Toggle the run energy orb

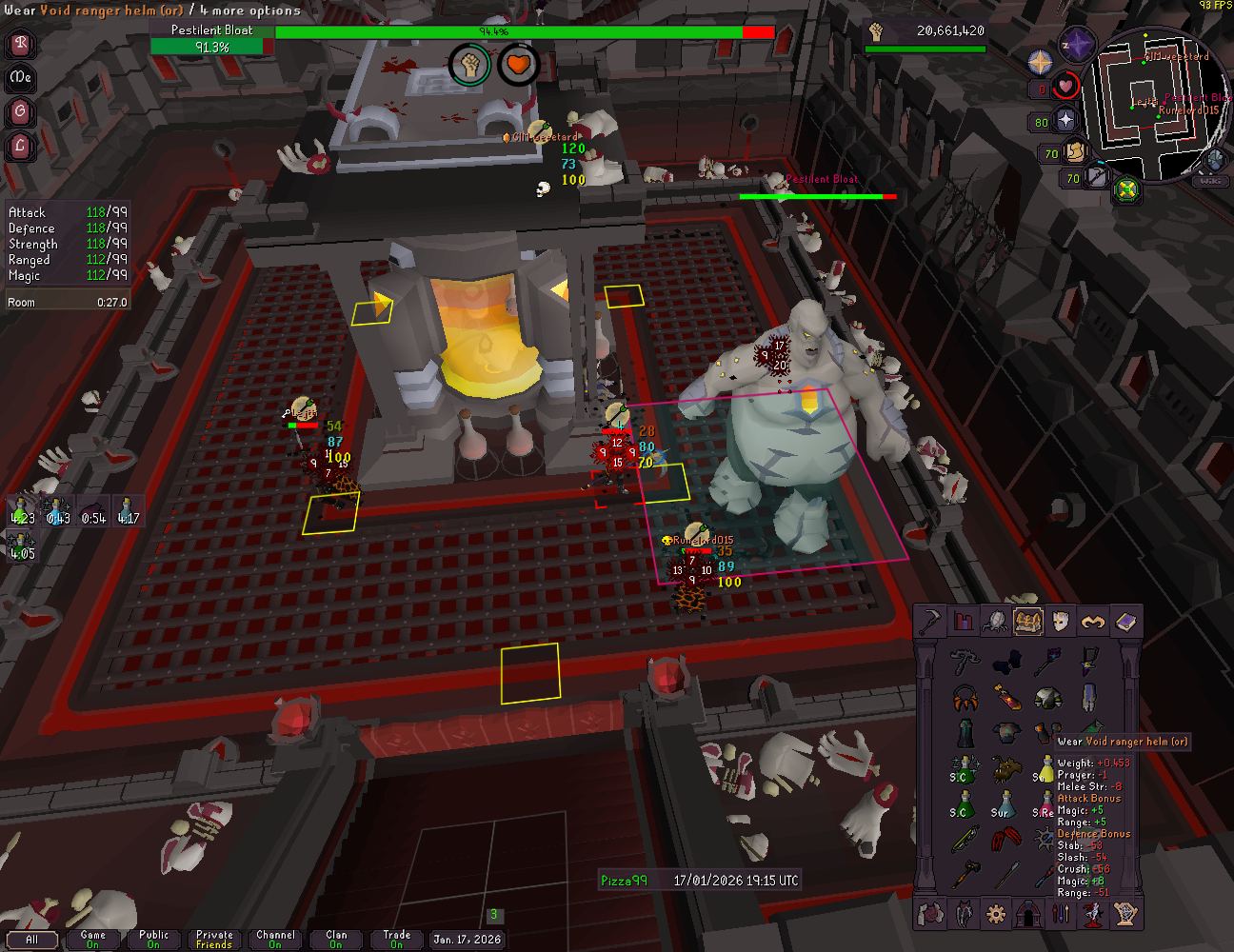[1075, 151]
